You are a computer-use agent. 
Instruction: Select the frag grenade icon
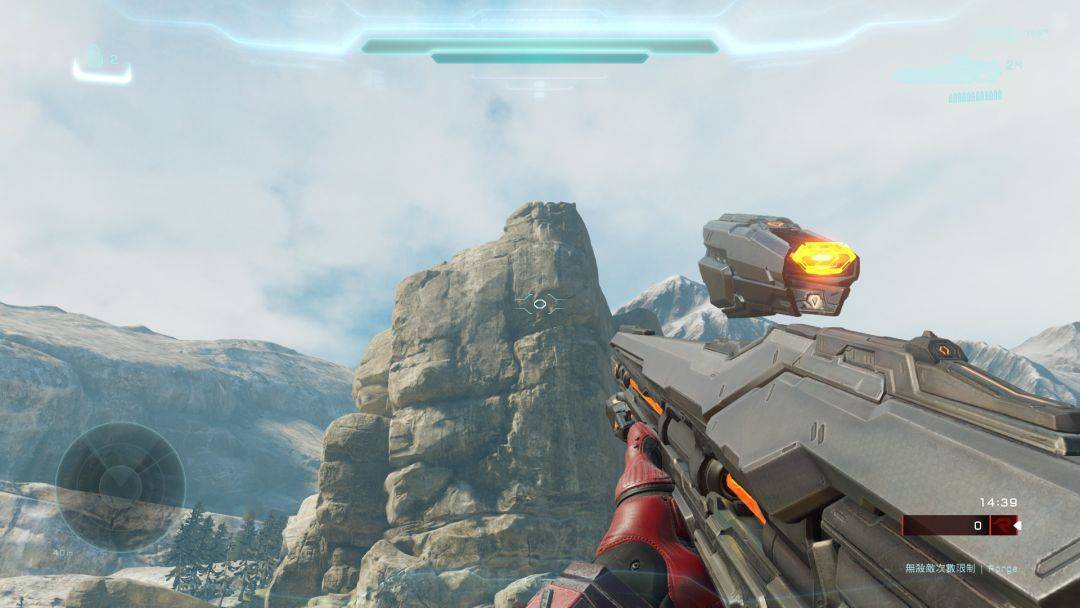(94, 57)
